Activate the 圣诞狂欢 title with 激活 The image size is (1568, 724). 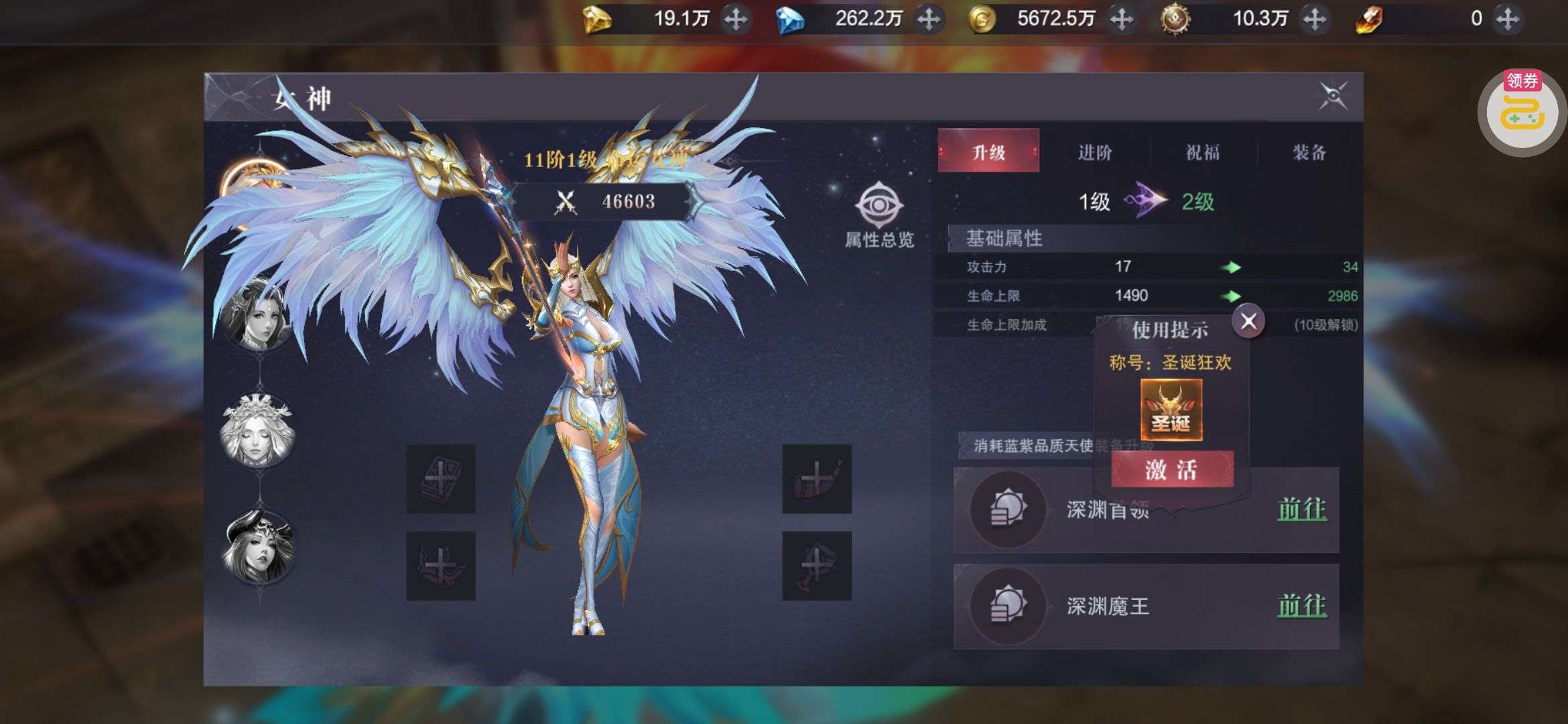point(1172,470)
